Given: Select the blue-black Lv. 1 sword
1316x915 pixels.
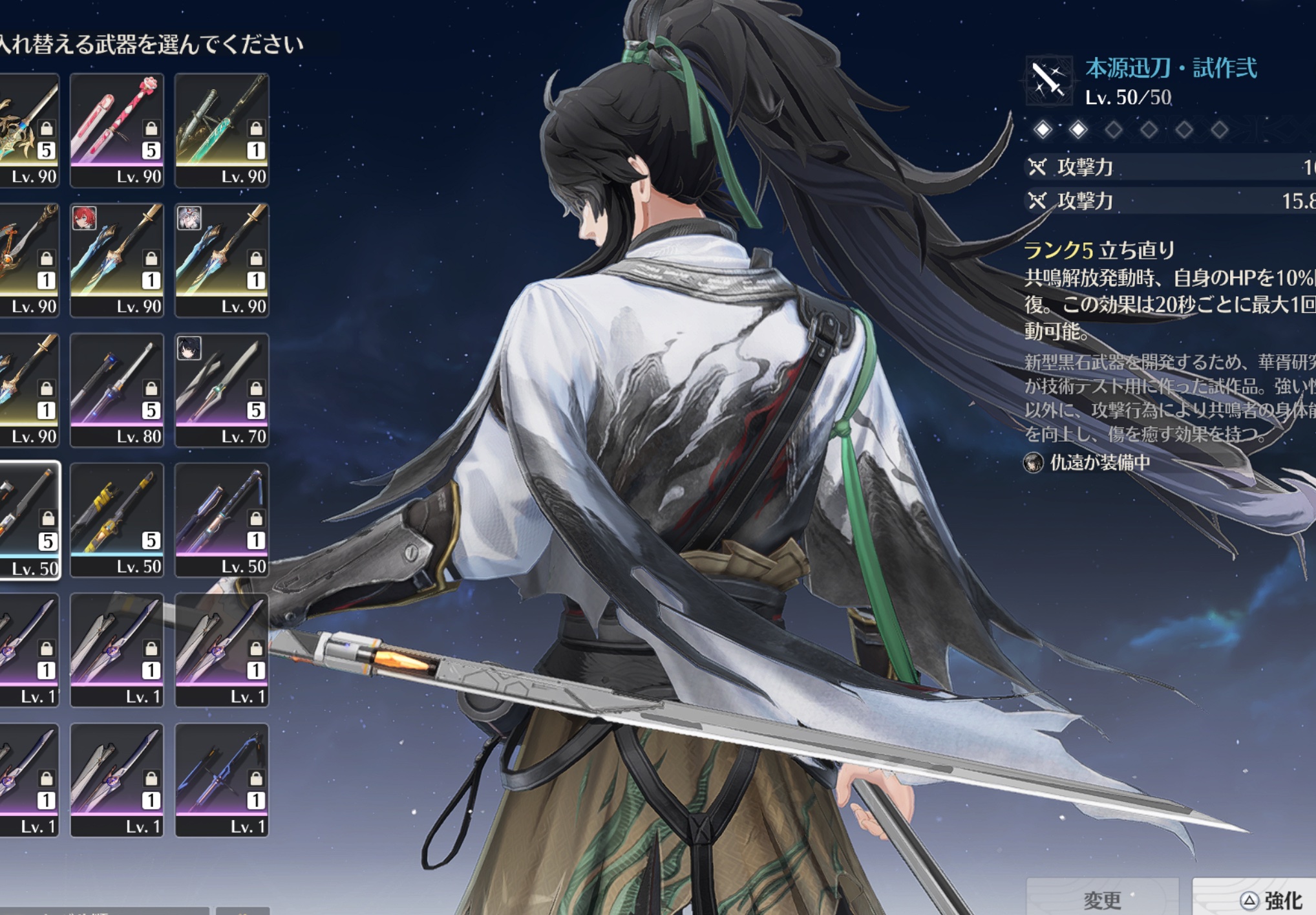Looking at the screenshot, I should coord(222,780).
